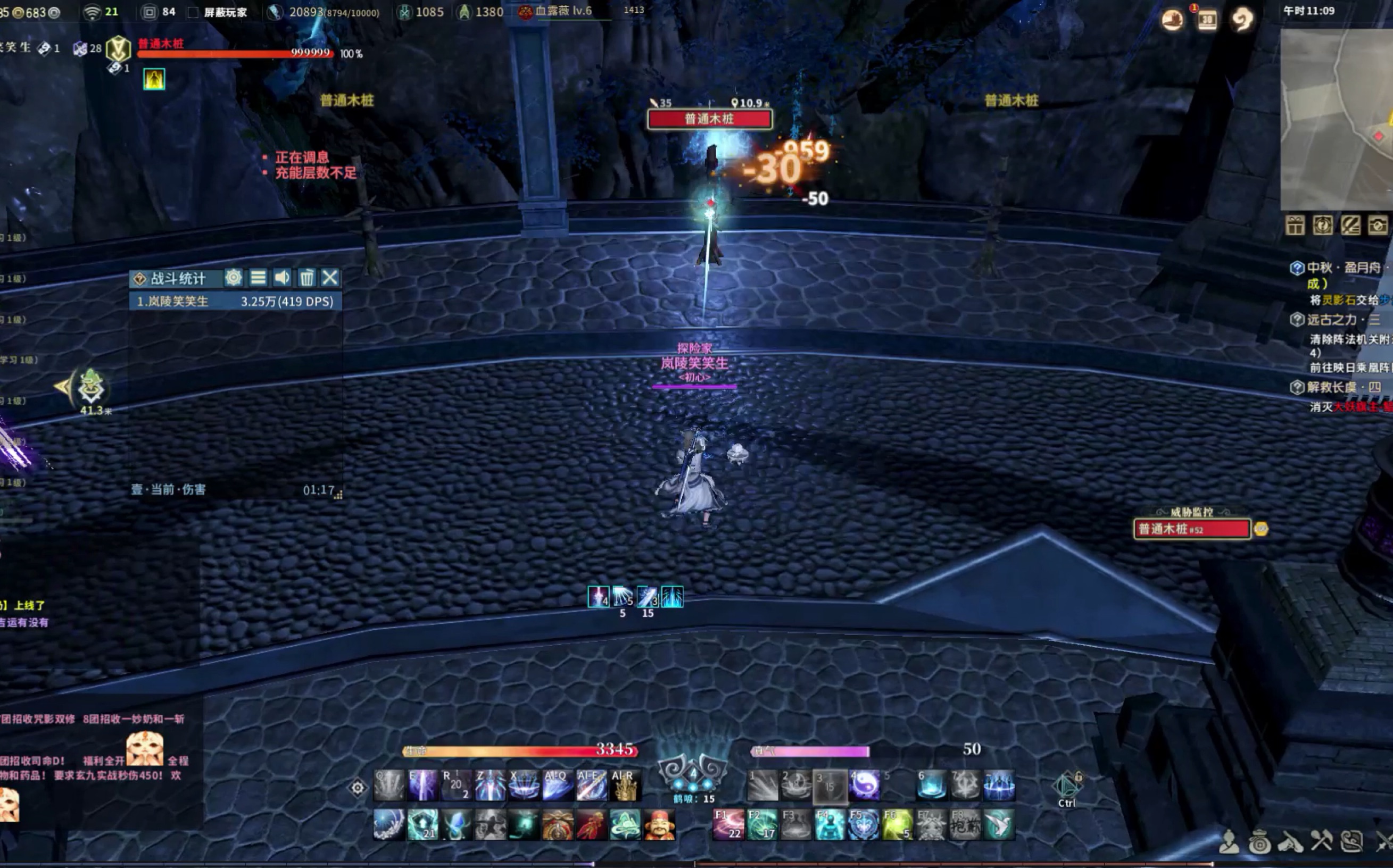Close the 战斗统计 combat statistics panel
The width and height of the screenshot is (1393, 868).
(x=329, y=278)
